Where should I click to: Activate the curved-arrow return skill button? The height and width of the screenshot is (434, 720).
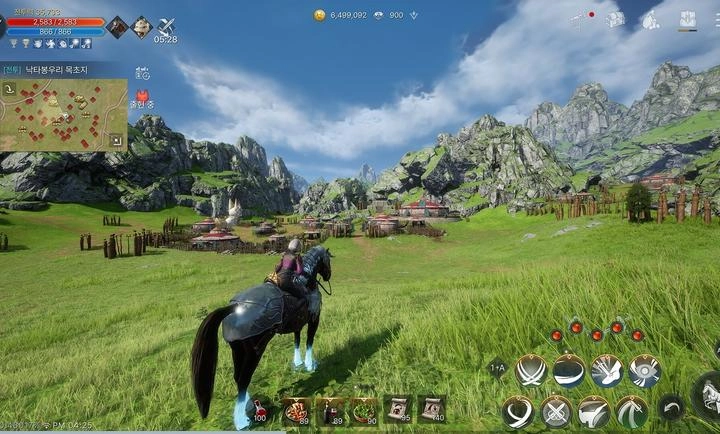point(671,408)
